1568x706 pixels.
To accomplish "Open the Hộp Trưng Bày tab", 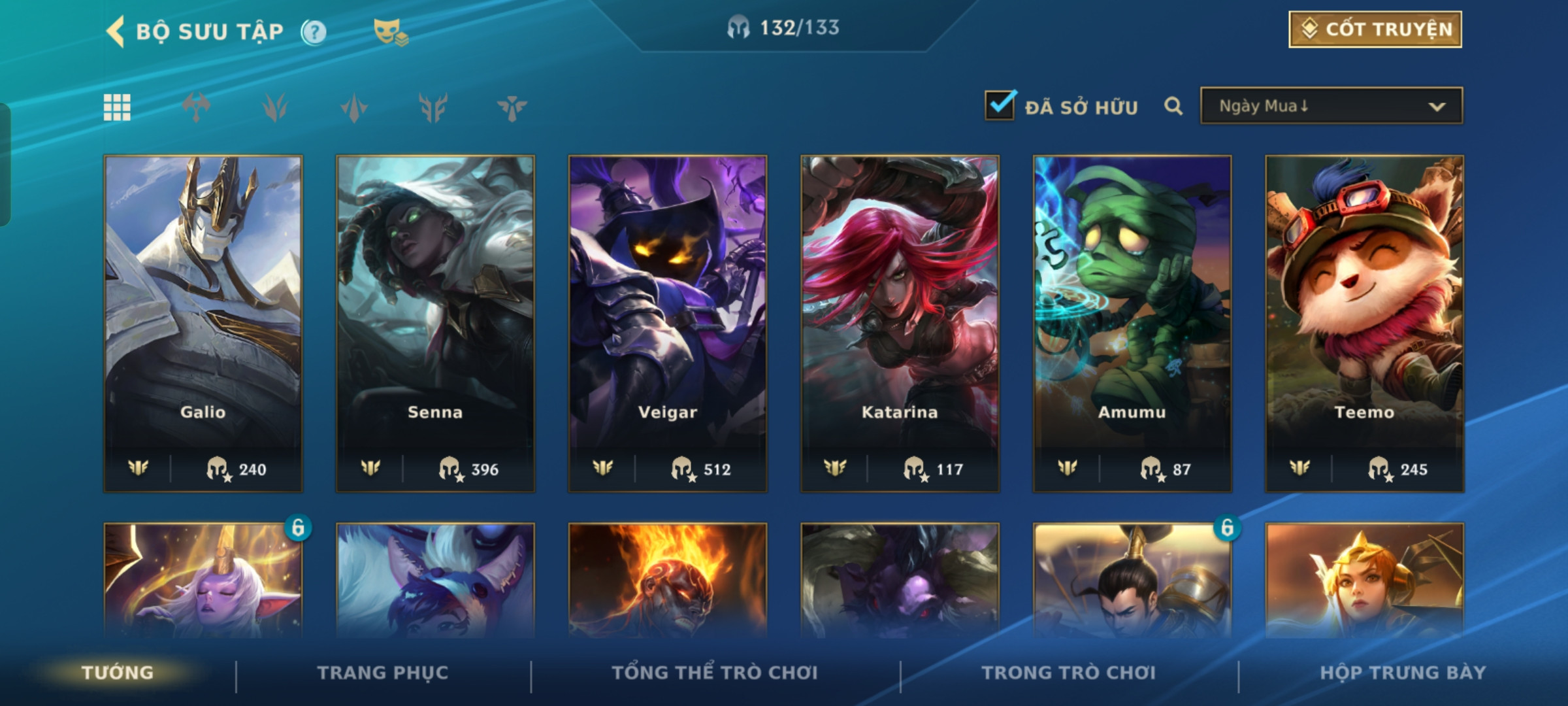I will point(1403,673).
